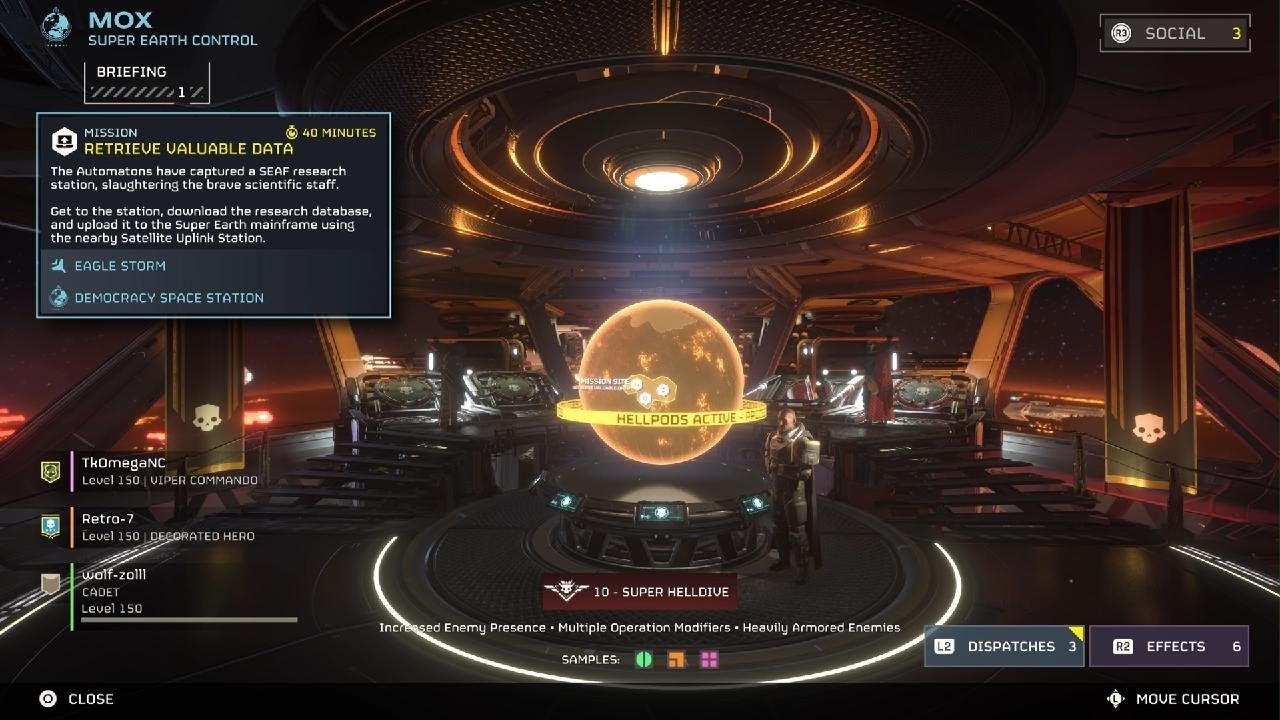Select the Briefing tab
This screenshot has height=720, width=1280.
click(x=146, y=81)
